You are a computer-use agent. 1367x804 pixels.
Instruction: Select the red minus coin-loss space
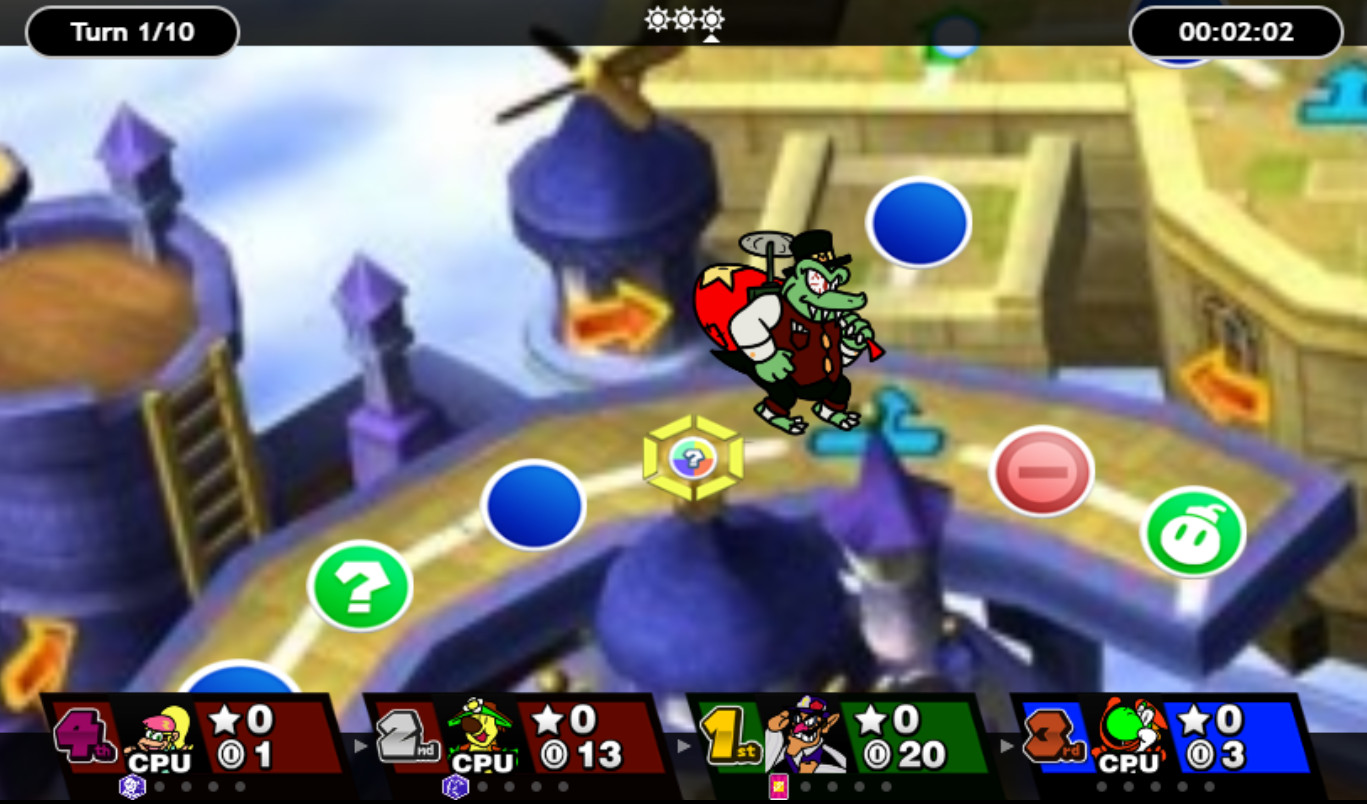pos(1040,469)
